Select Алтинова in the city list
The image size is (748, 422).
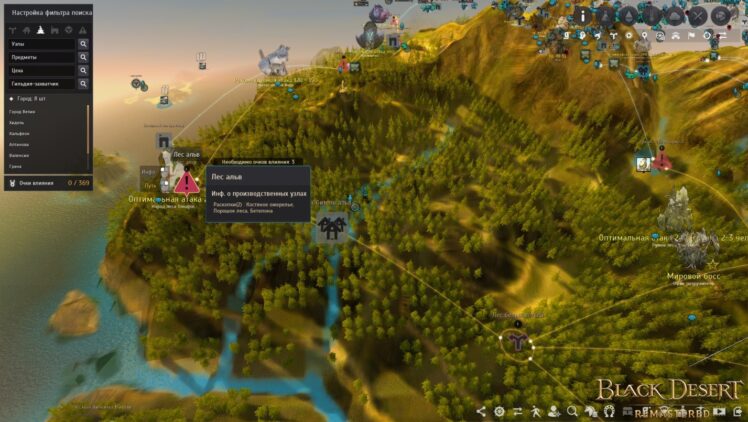click(20, 145)
